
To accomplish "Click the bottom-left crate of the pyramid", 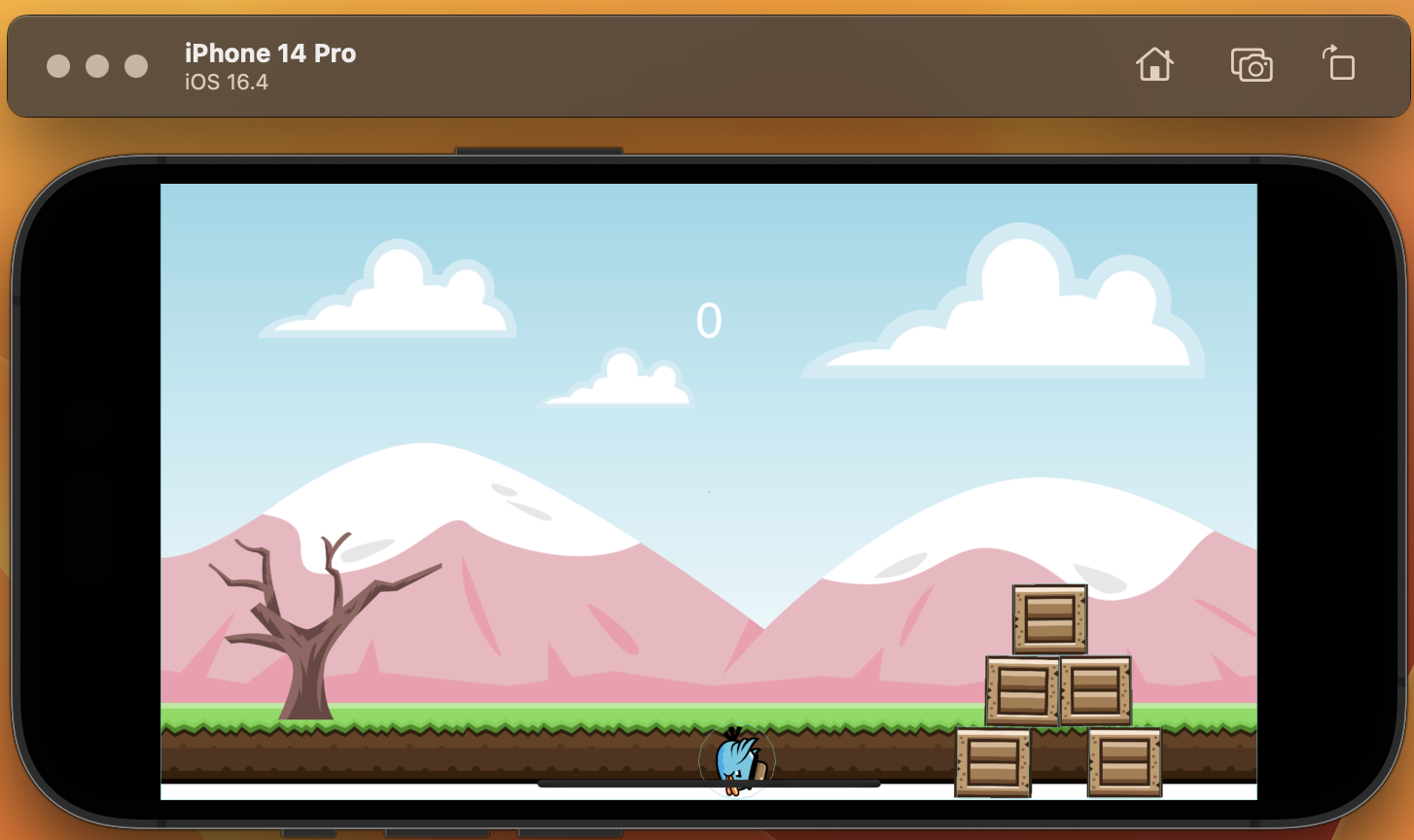I will (x=993, y=762).
